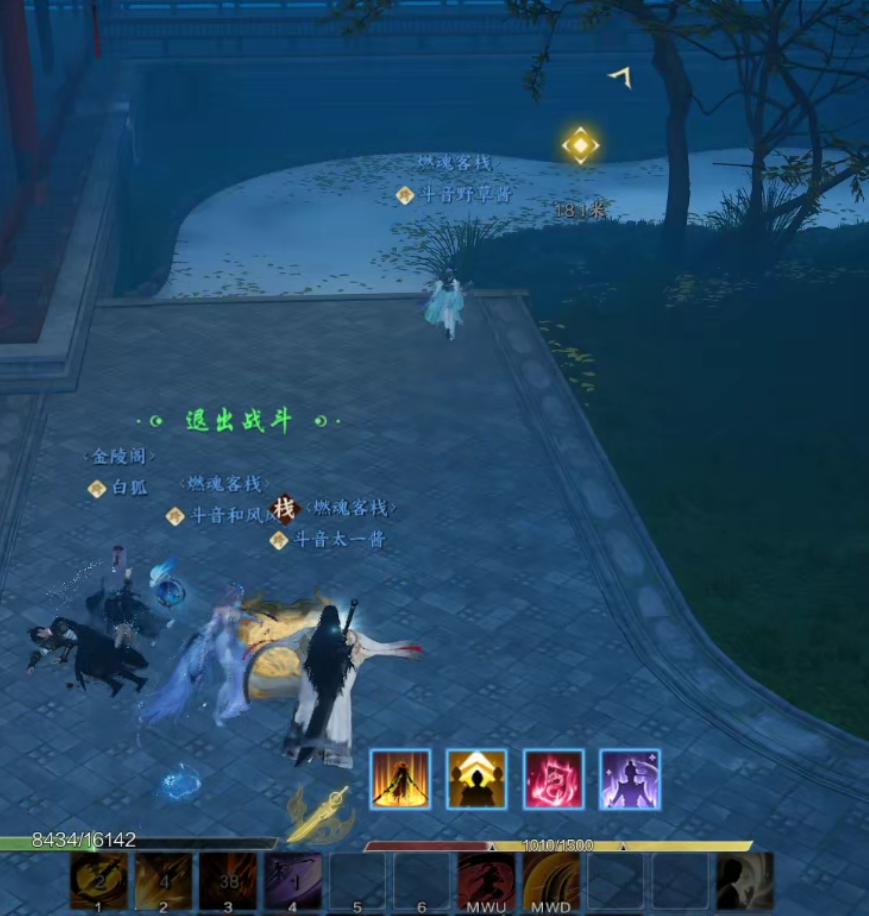
Task: Use the MWU red figure skill
Action: [x=487, y=879]
